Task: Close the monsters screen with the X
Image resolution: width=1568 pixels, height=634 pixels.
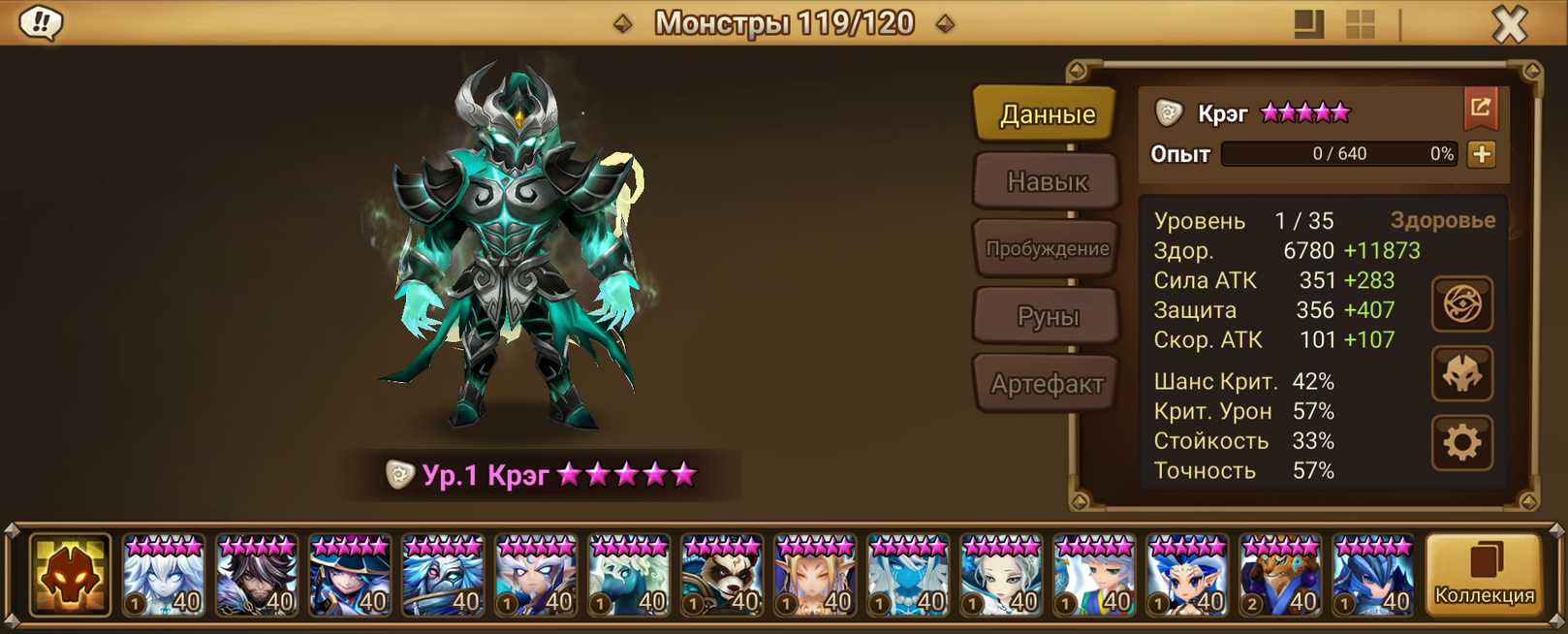Action: pyautogui.click(x=1509, y=24)
